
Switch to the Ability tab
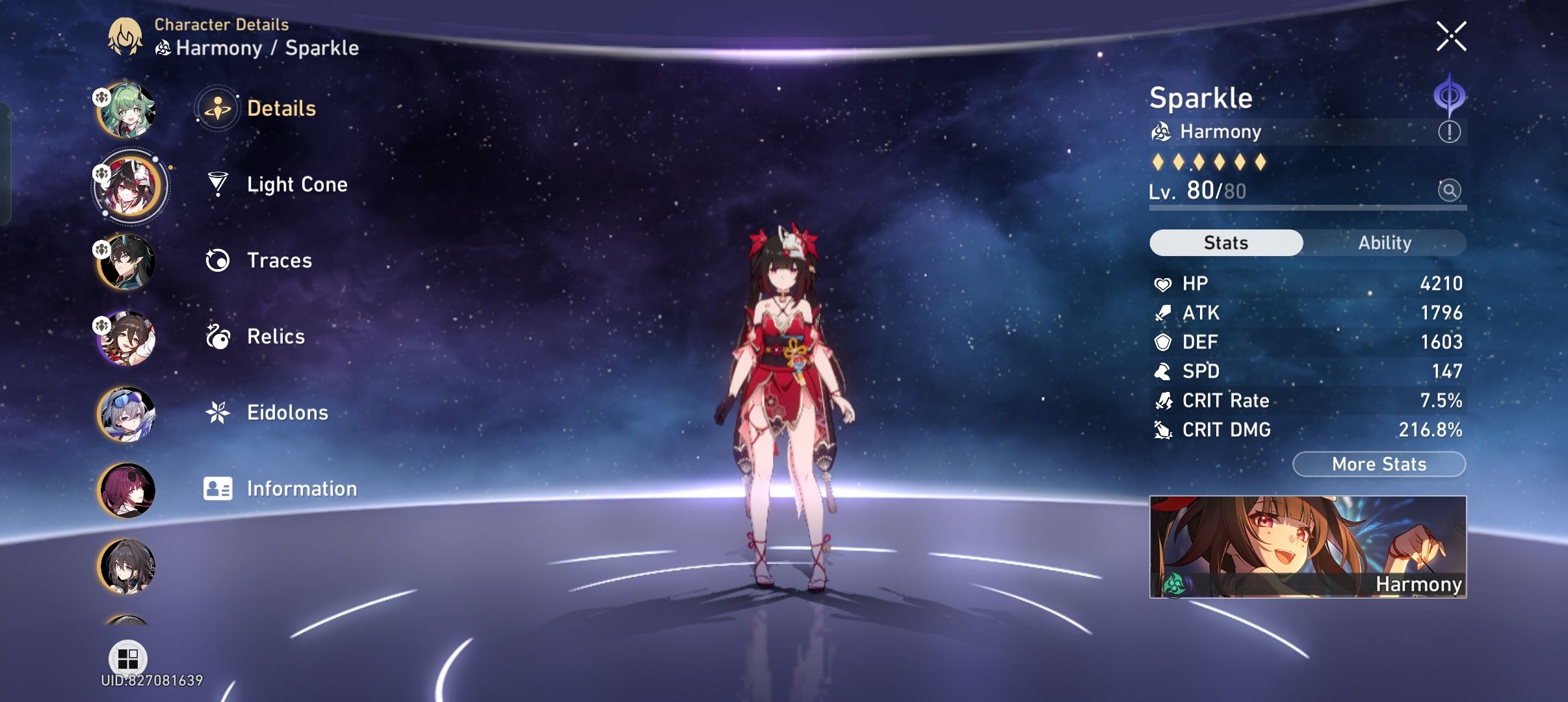[x=1385, y=242]
